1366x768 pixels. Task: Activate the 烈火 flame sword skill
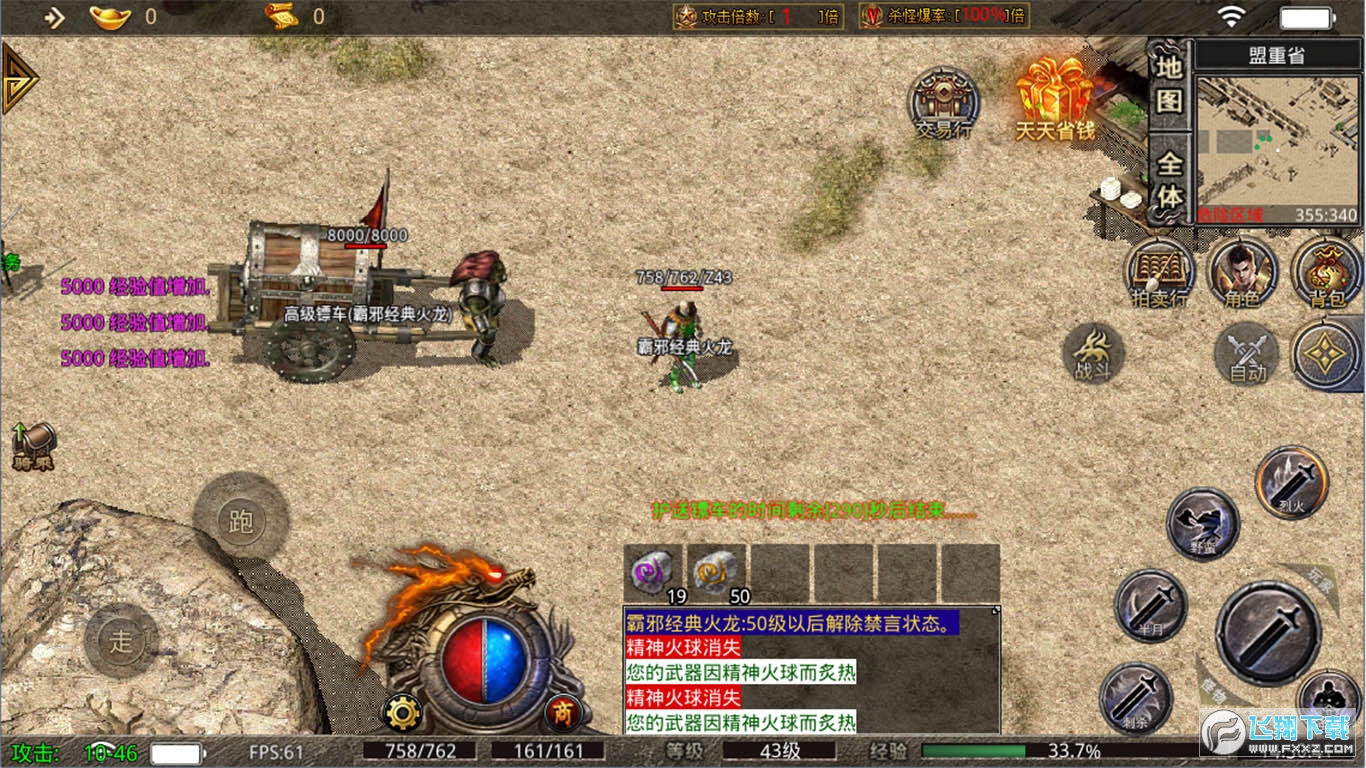click(x=1291, y=482)
